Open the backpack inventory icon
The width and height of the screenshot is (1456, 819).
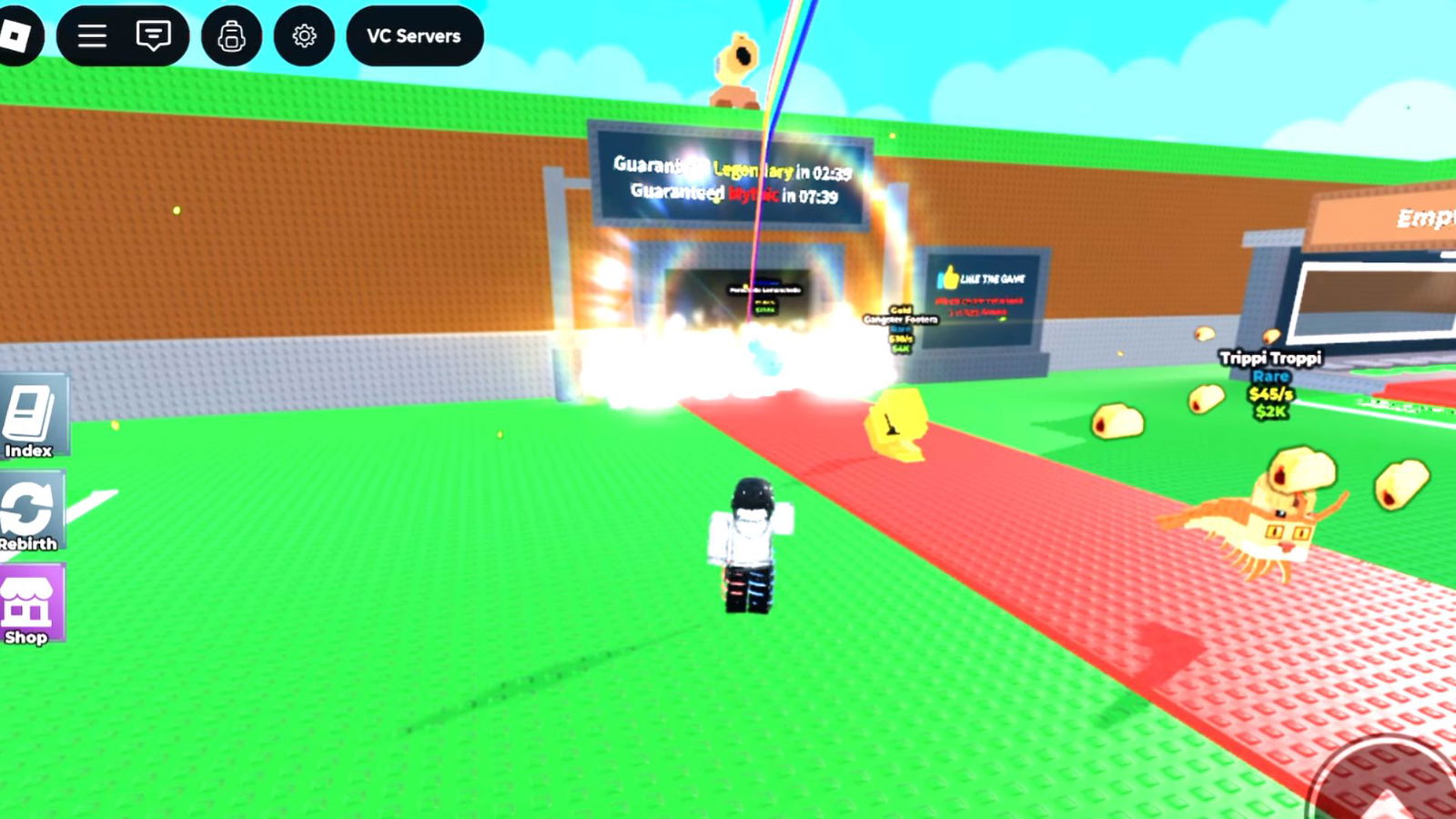click(233, 35)
